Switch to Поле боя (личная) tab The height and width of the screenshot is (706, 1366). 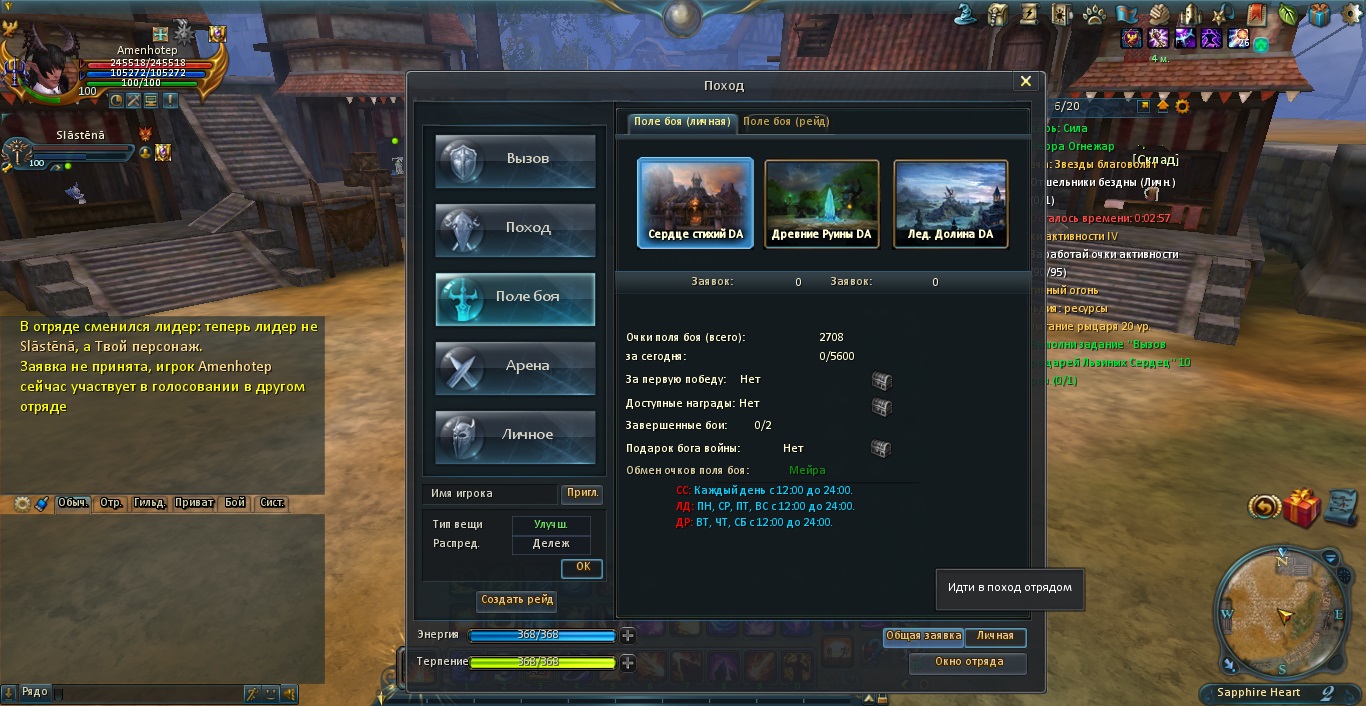tap(683, 122)
